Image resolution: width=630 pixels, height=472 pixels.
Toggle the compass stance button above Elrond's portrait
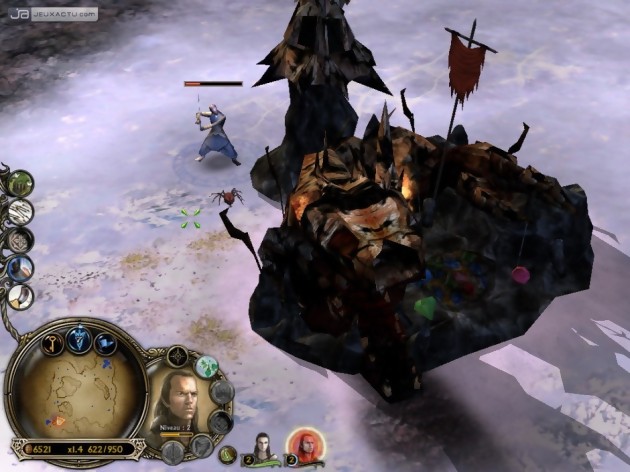pyautogui.click(x=177, y=355)
